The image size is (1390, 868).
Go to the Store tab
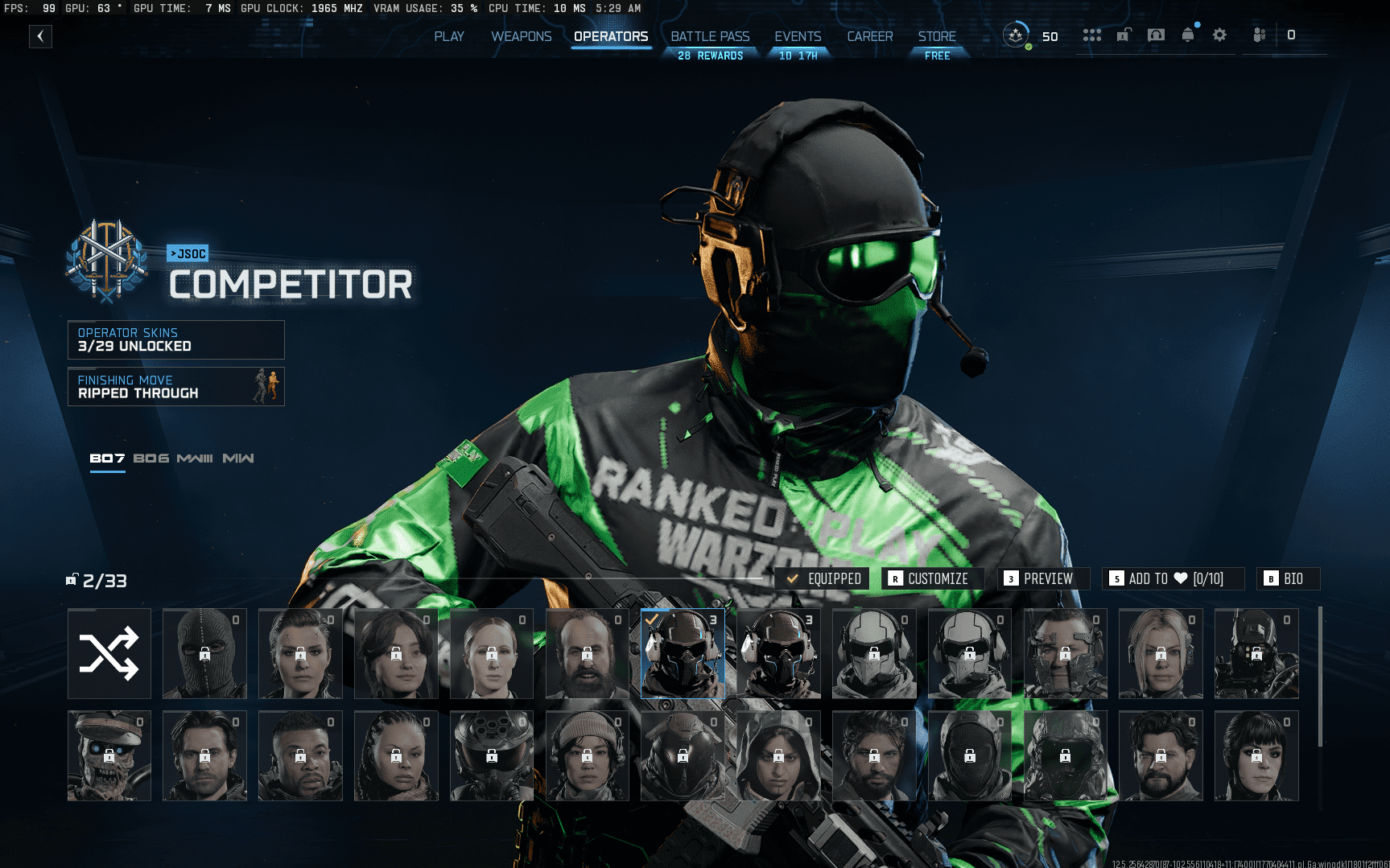937,36
